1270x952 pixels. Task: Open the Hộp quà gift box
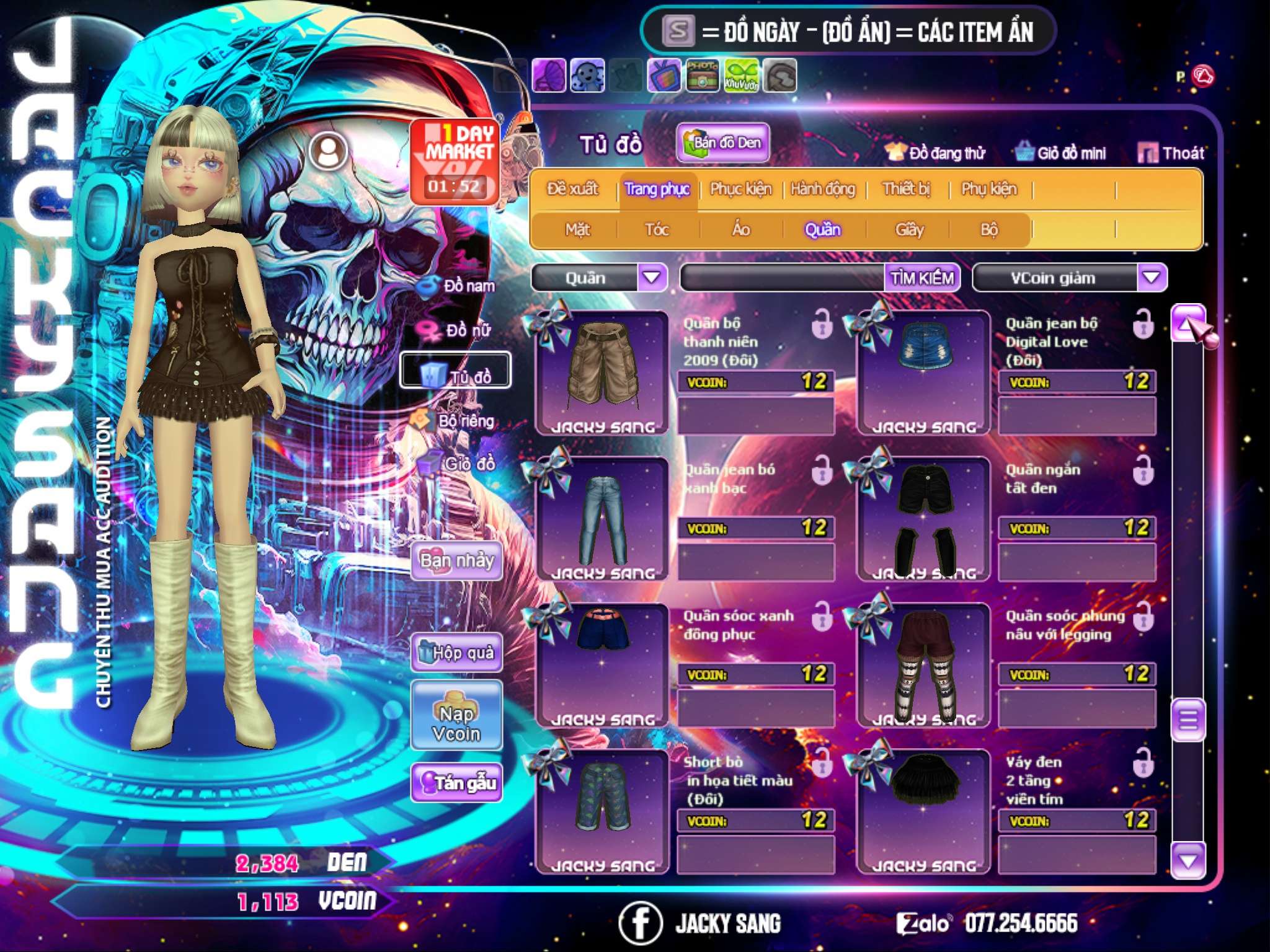(457, 652)
